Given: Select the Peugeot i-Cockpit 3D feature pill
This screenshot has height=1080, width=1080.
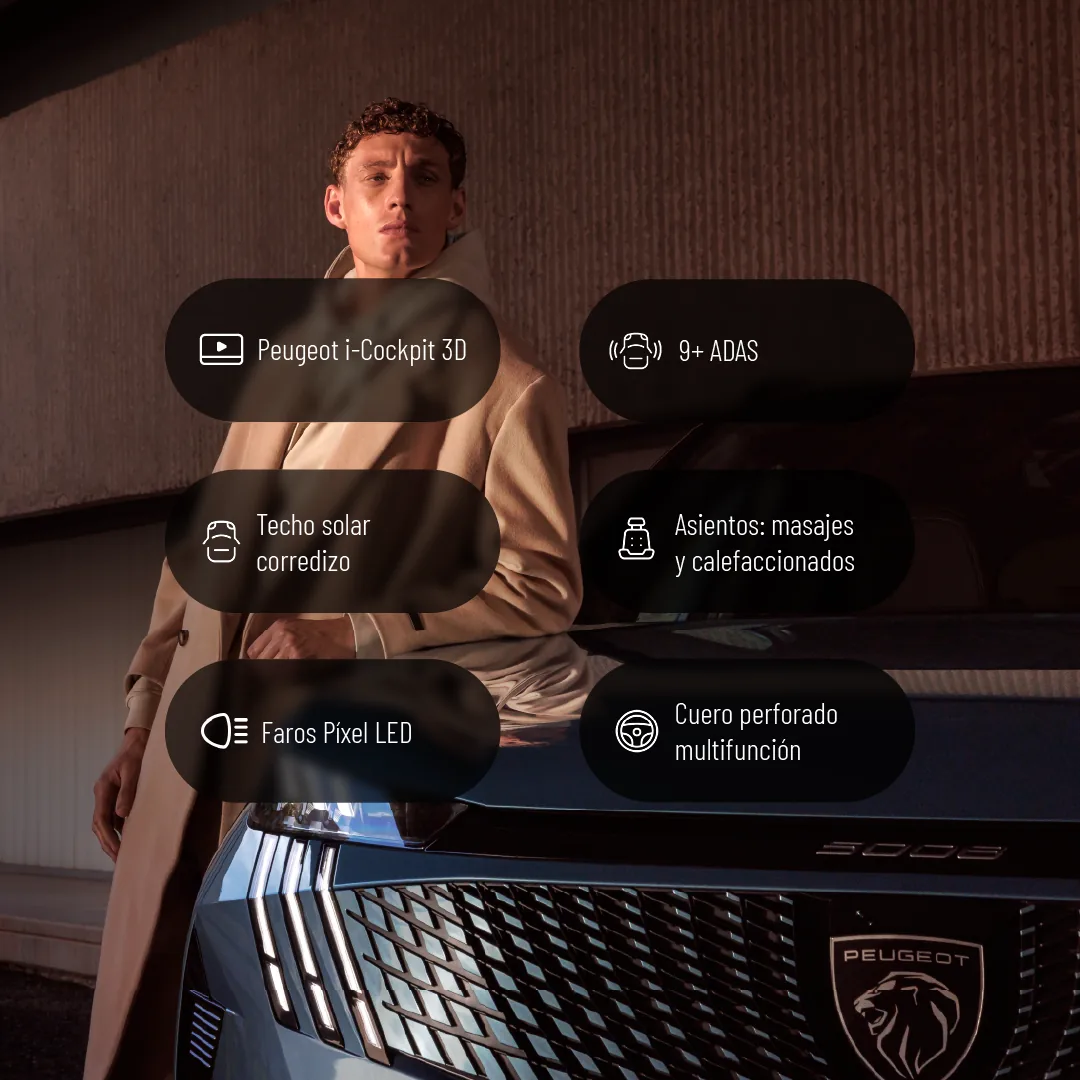Looking at the screenshot, I should [x=332, y=350].
